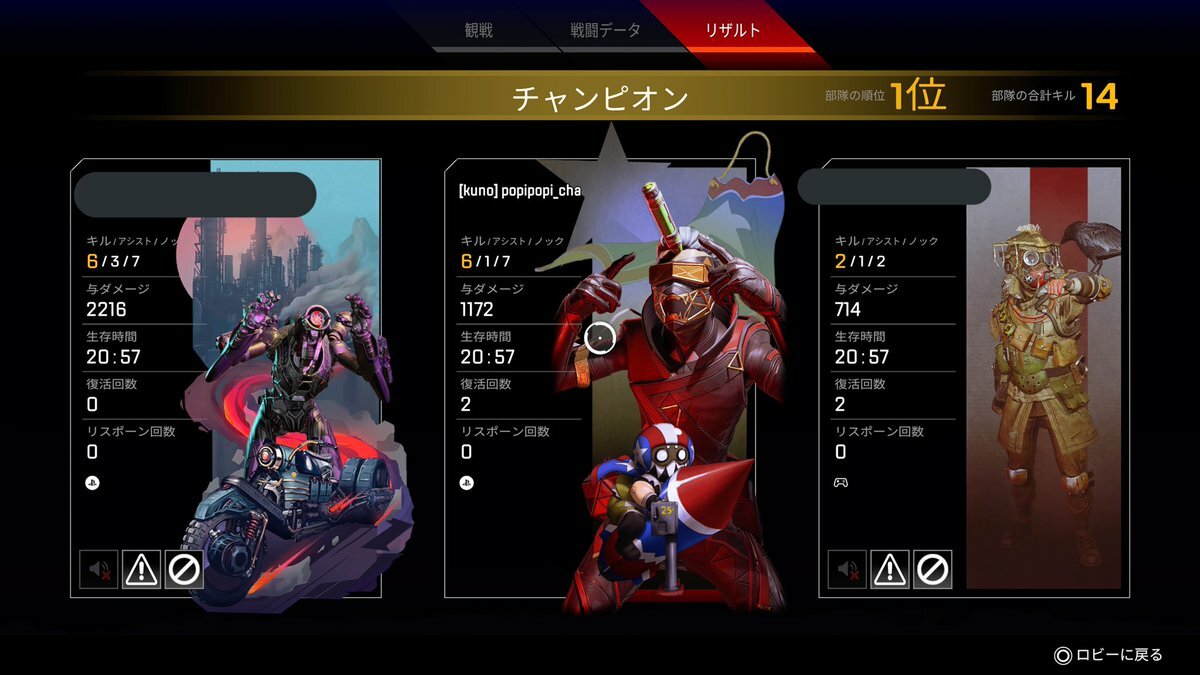Mute the teammate with 2216 damage

click(98, 569)
